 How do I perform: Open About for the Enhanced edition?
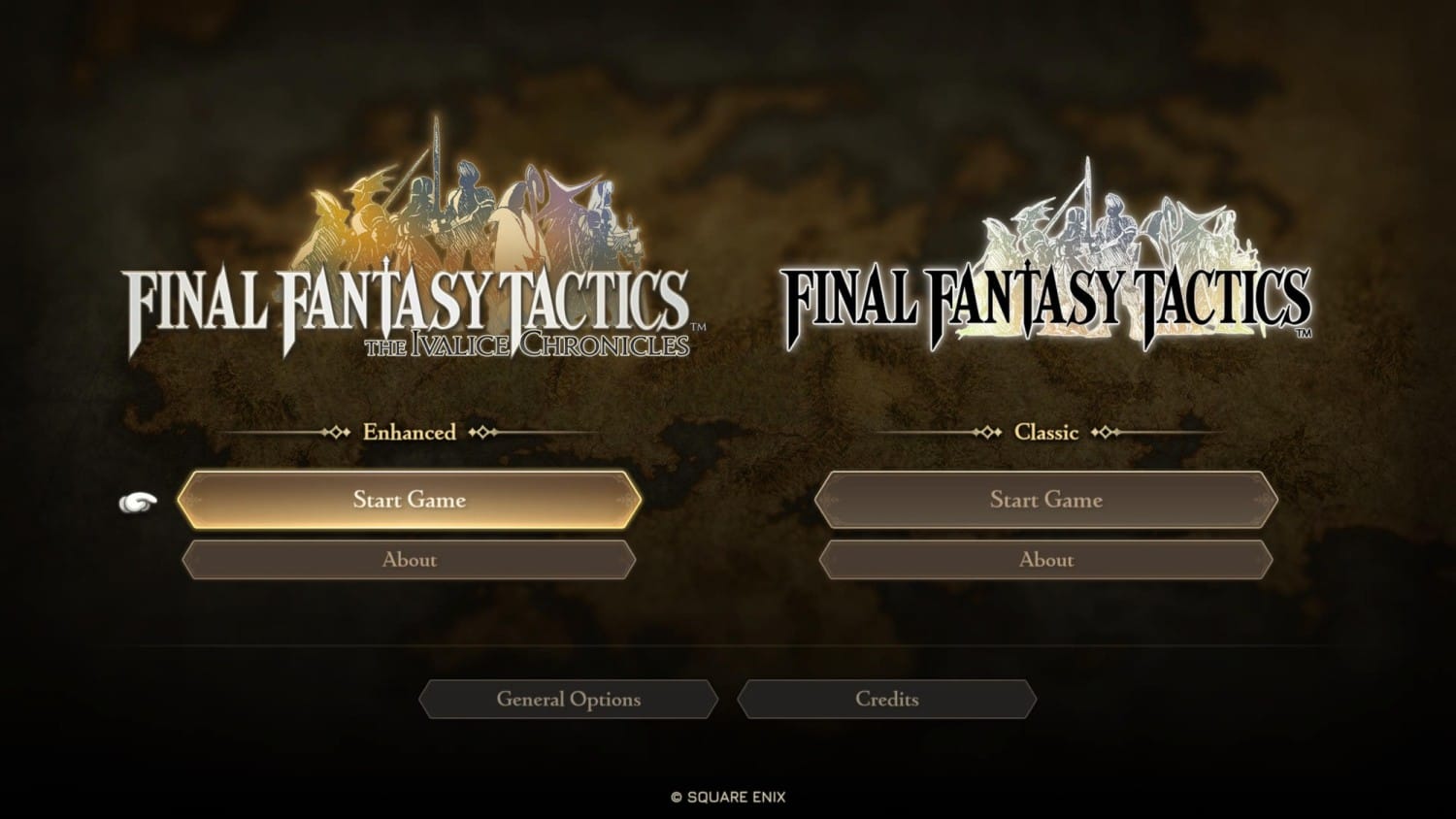click(x=410, y=560)
